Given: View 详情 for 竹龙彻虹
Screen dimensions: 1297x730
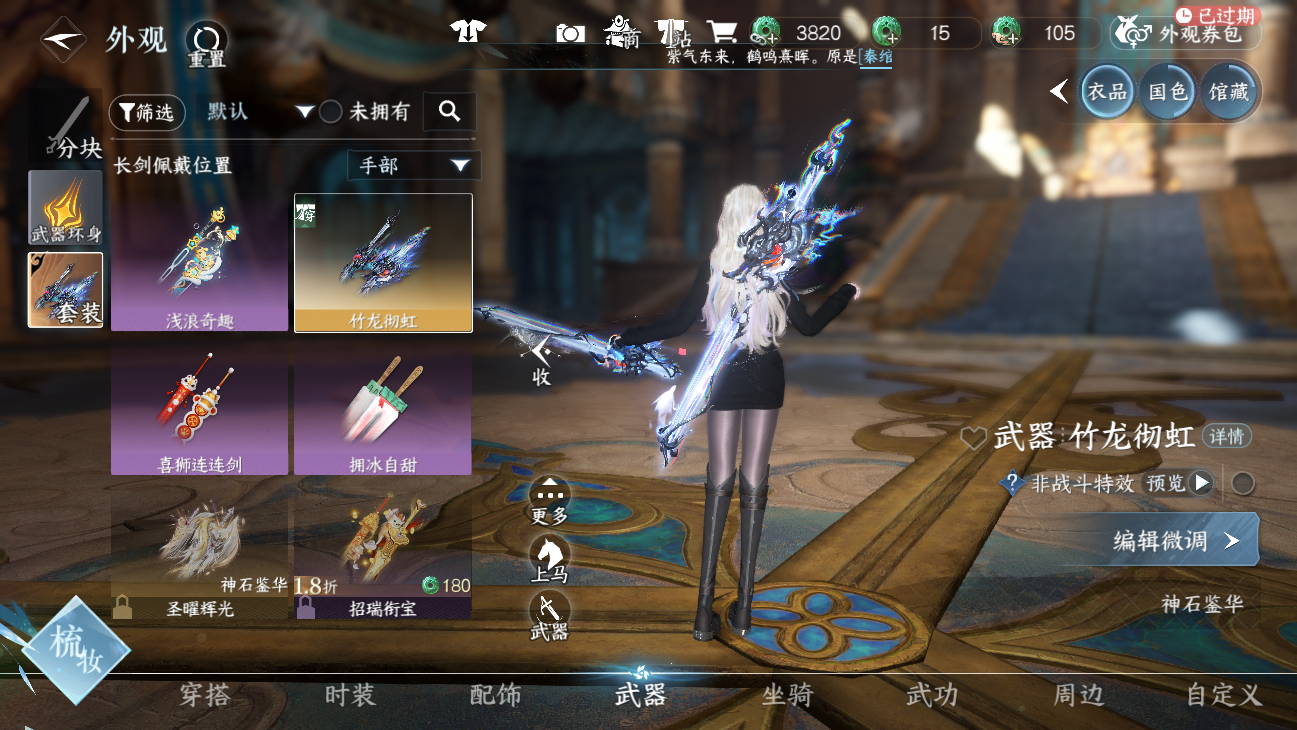Looking at the screenshot, I should (1226, 436).
